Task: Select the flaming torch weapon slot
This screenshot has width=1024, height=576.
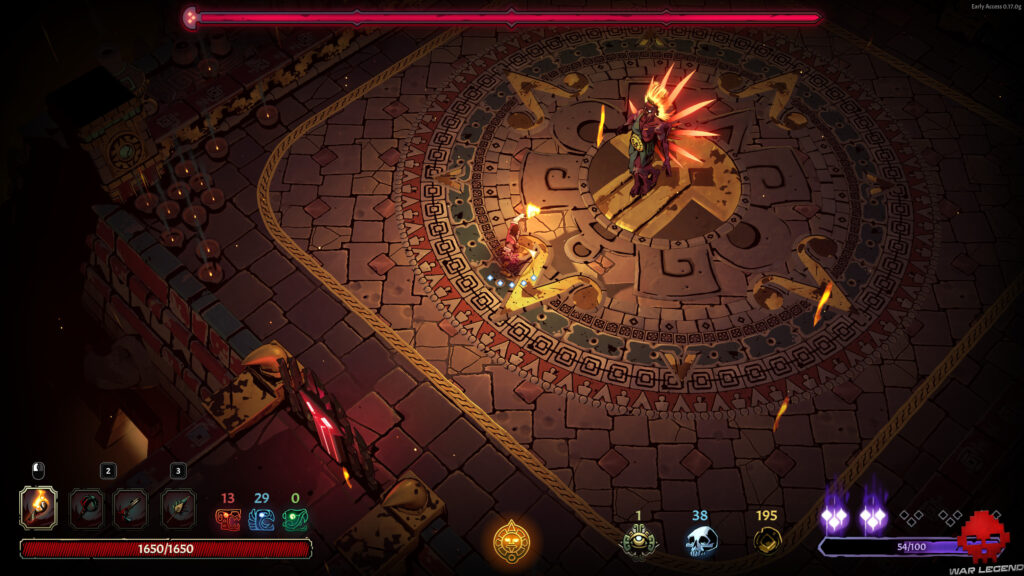Action: [38, 507]
